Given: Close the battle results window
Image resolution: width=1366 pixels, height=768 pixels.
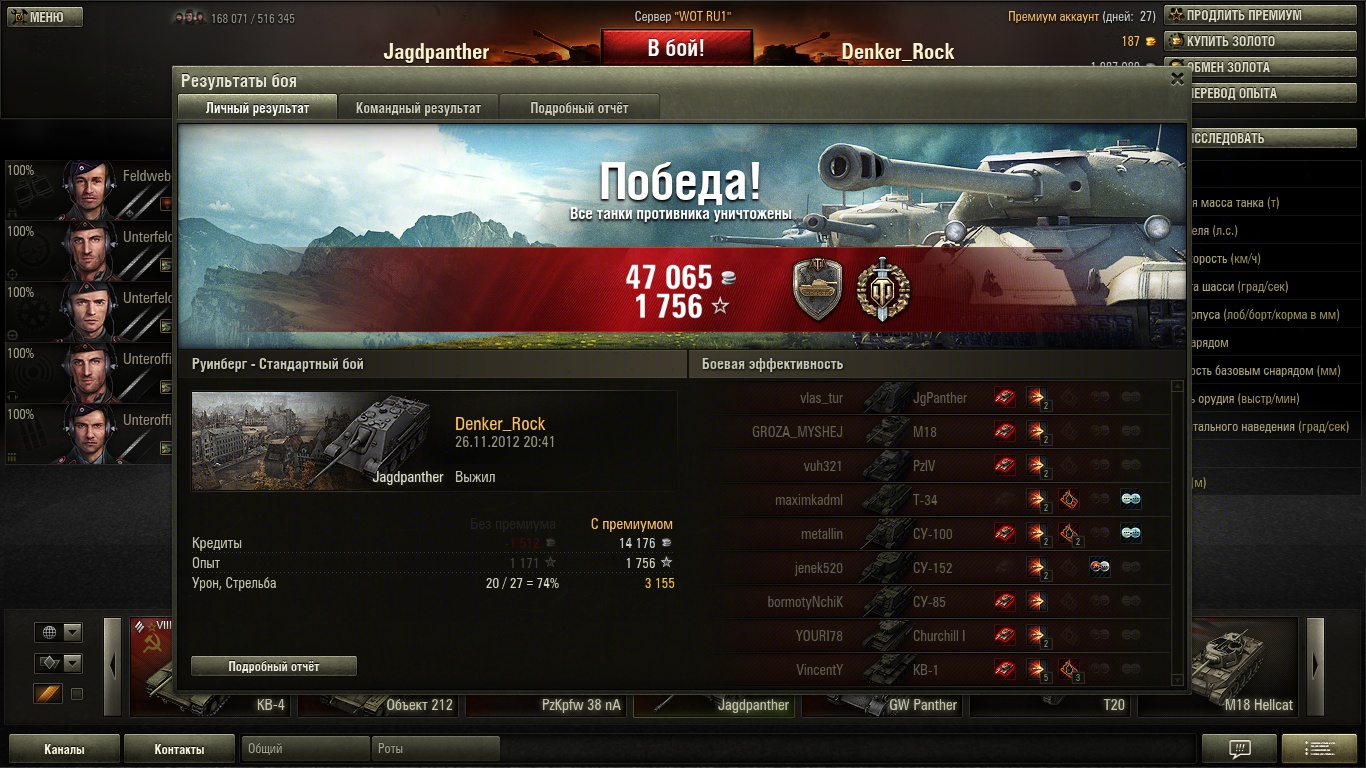Looking at the screenshot, I should 1177,78.
